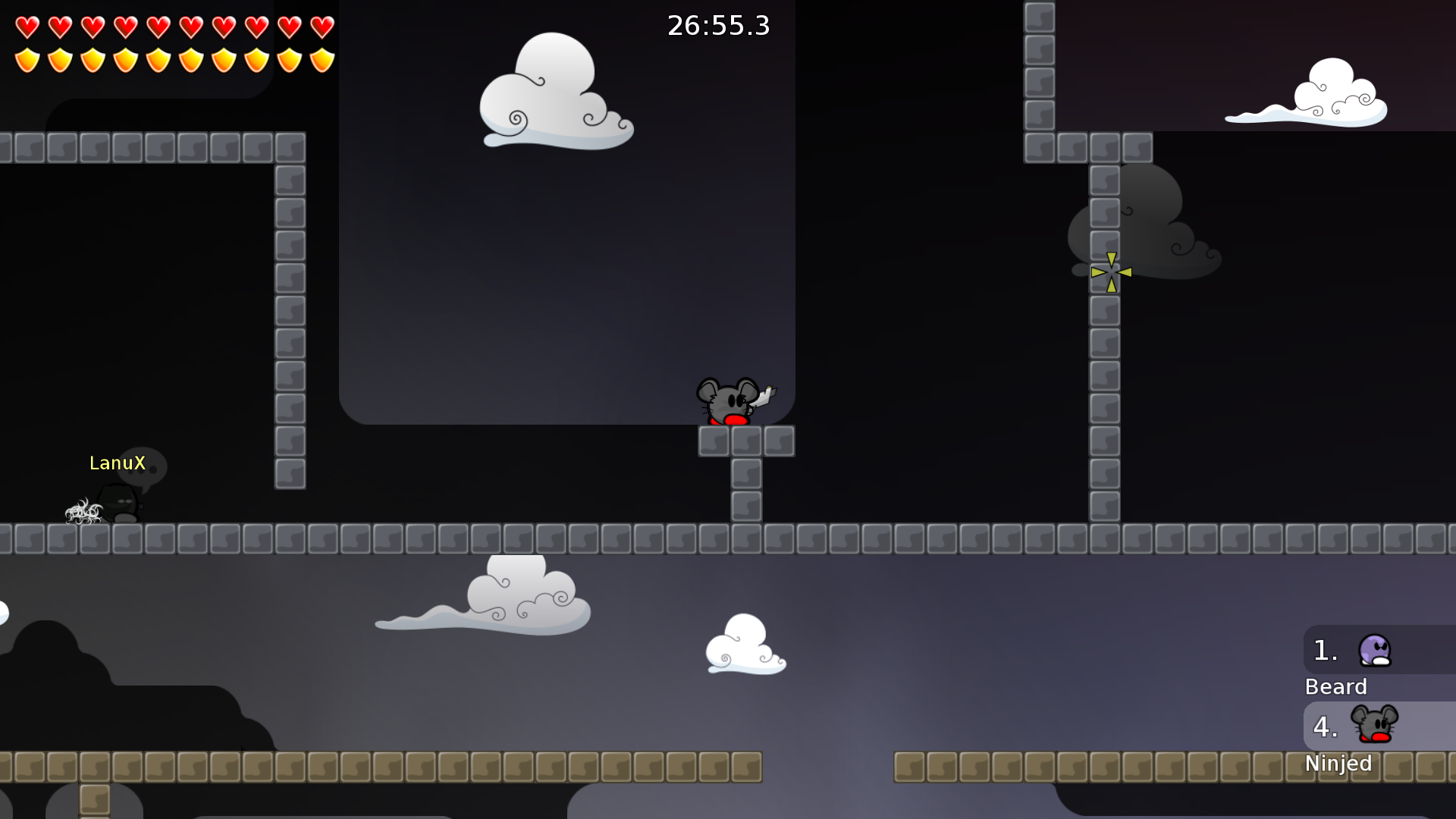Click the first red heart in health bar
Screen dimensions: 1456x819
[27, 26]
